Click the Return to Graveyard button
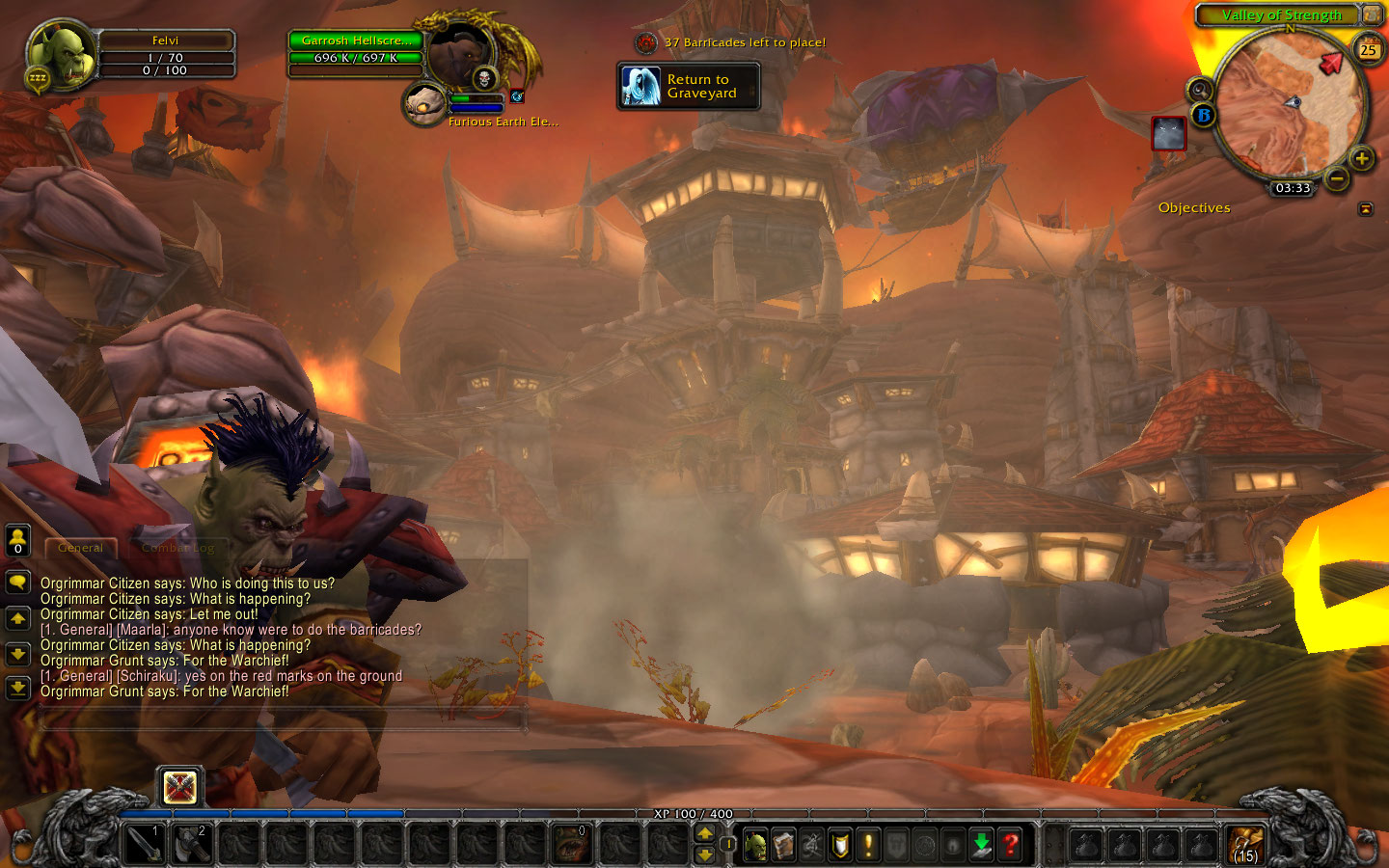The image size is (1389, 868). click(689, 87)
